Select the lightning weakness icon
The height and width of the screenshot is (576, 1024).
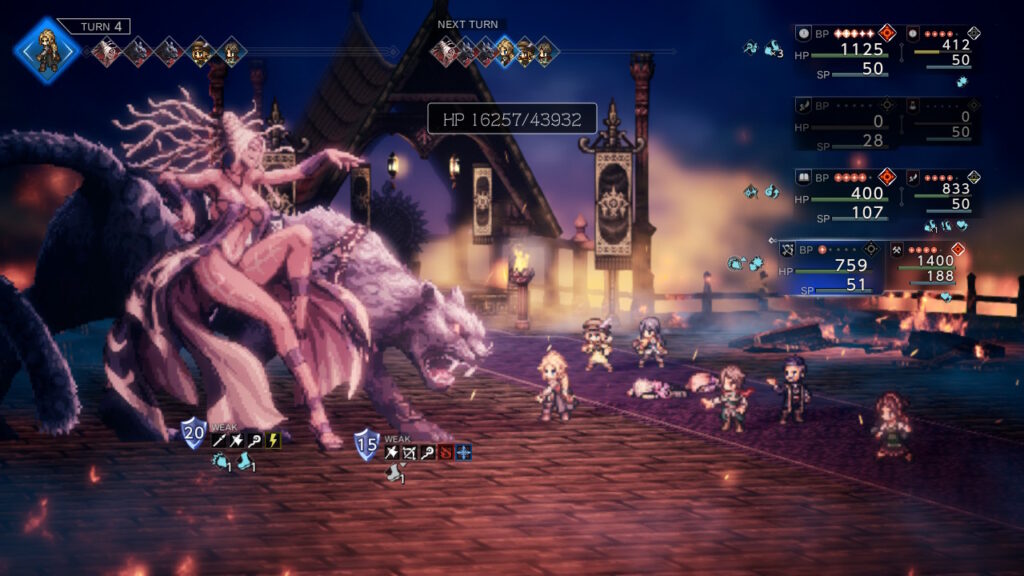[274, 440]
